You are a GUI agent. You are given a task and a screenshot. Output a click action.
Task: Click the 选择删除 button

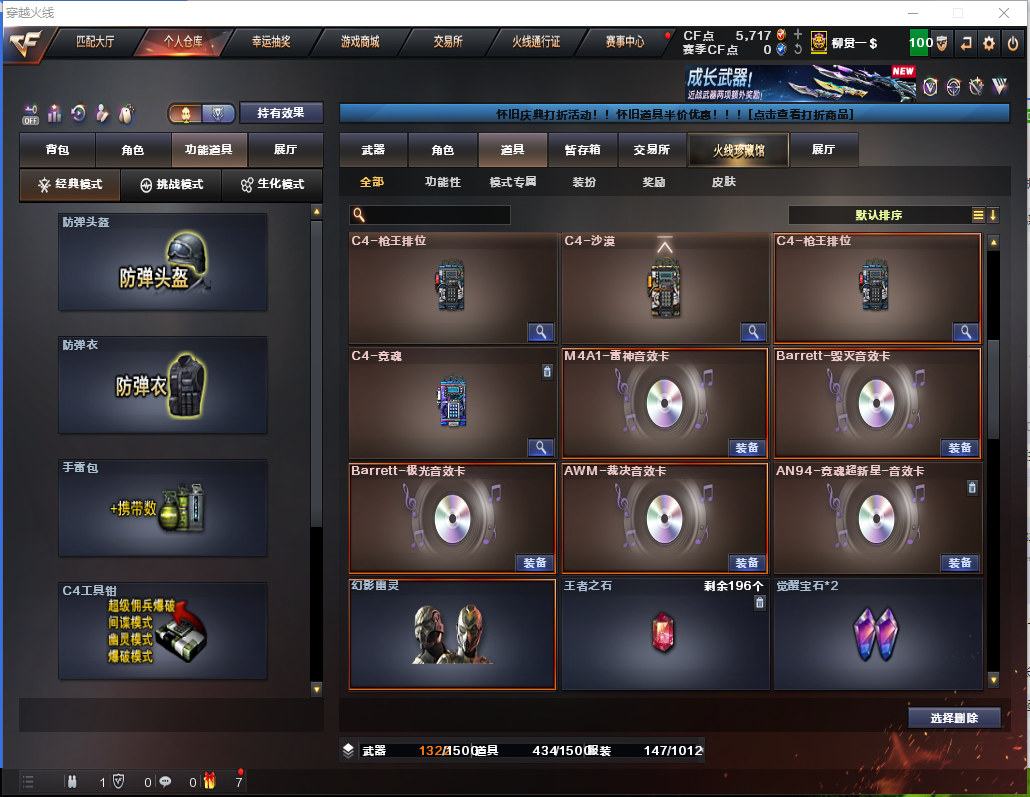coord(954,717)
